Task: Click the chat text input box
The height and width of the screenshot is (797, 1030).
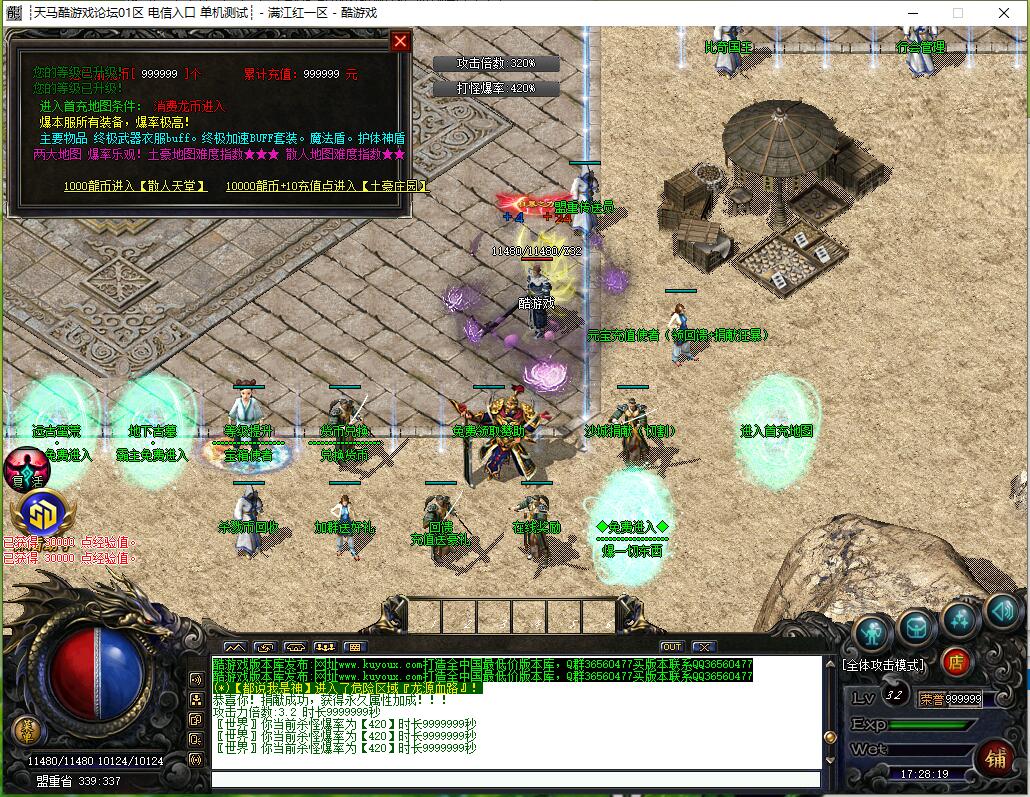Action: coord(515,780)
